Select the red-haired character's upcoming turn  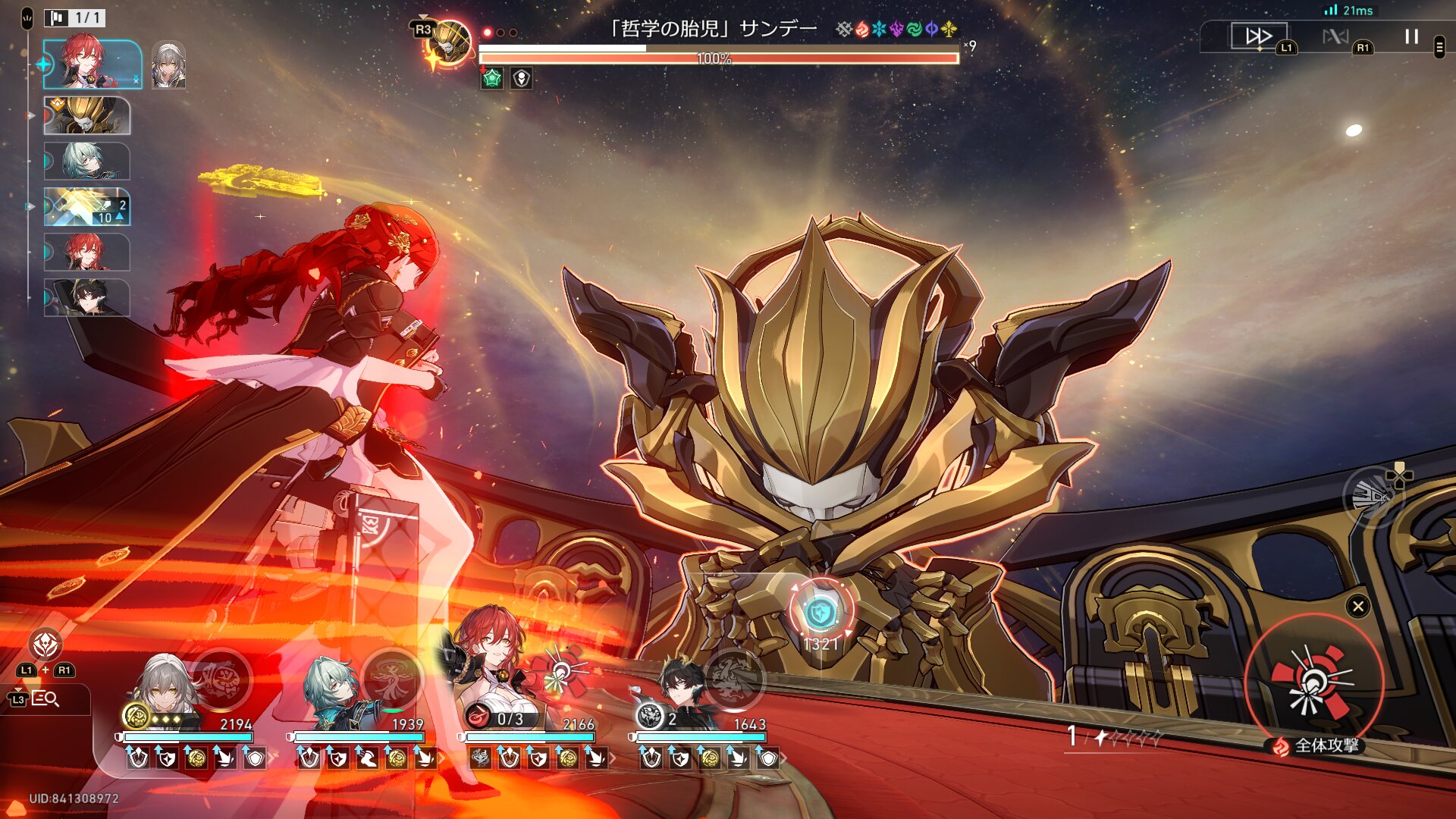[x=86, y=252]
